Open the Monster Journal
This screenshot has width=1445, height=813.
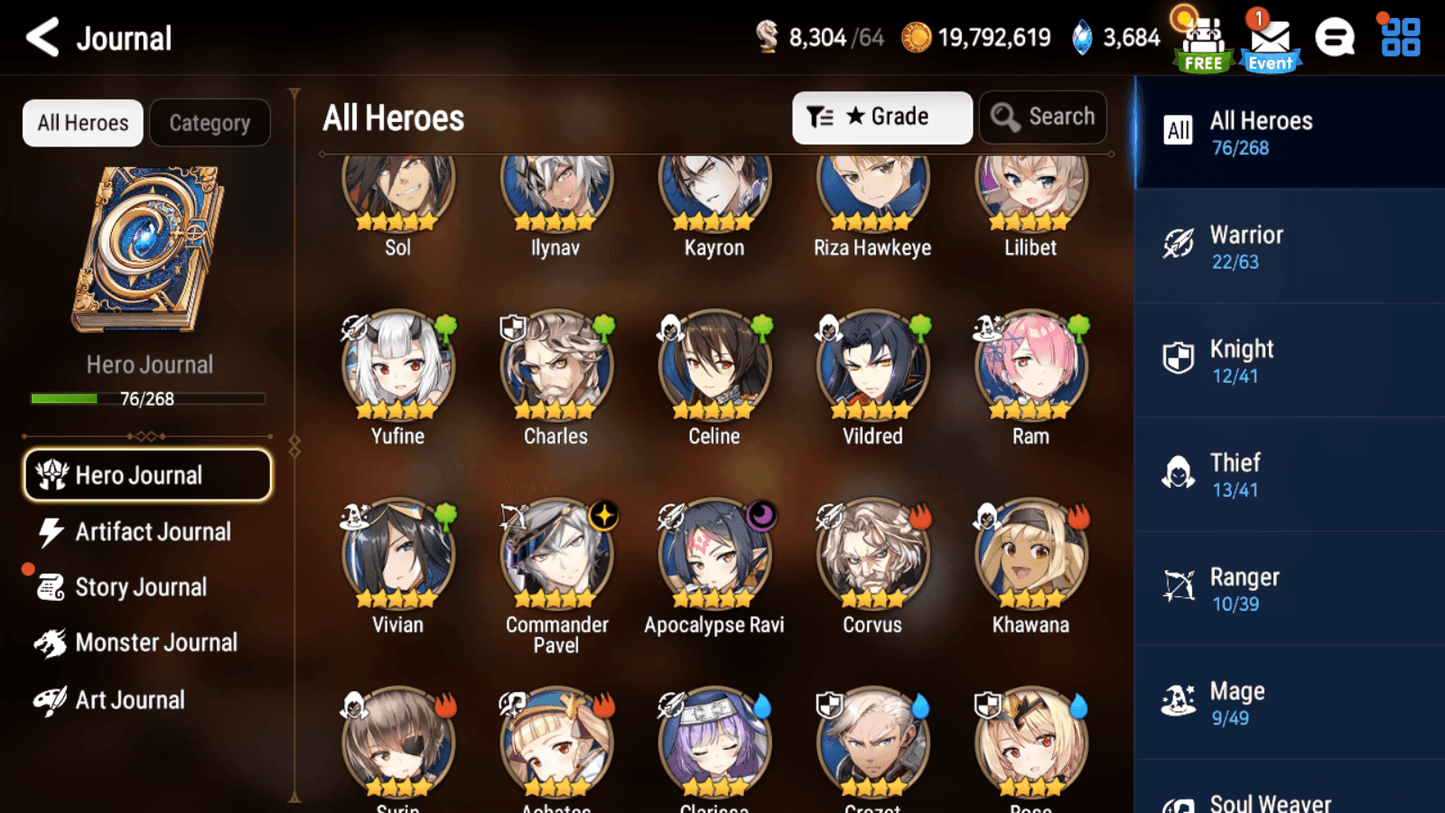[150, 643]
